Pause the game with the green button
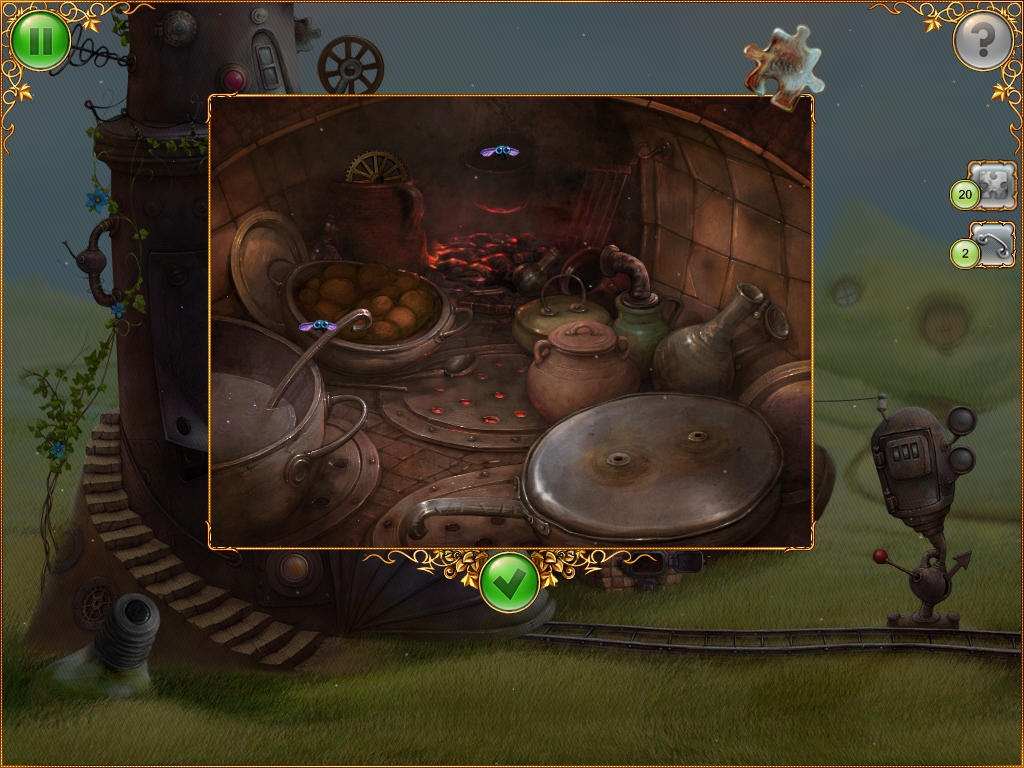This screenshot has width=1024, height=768. [41, 41]
